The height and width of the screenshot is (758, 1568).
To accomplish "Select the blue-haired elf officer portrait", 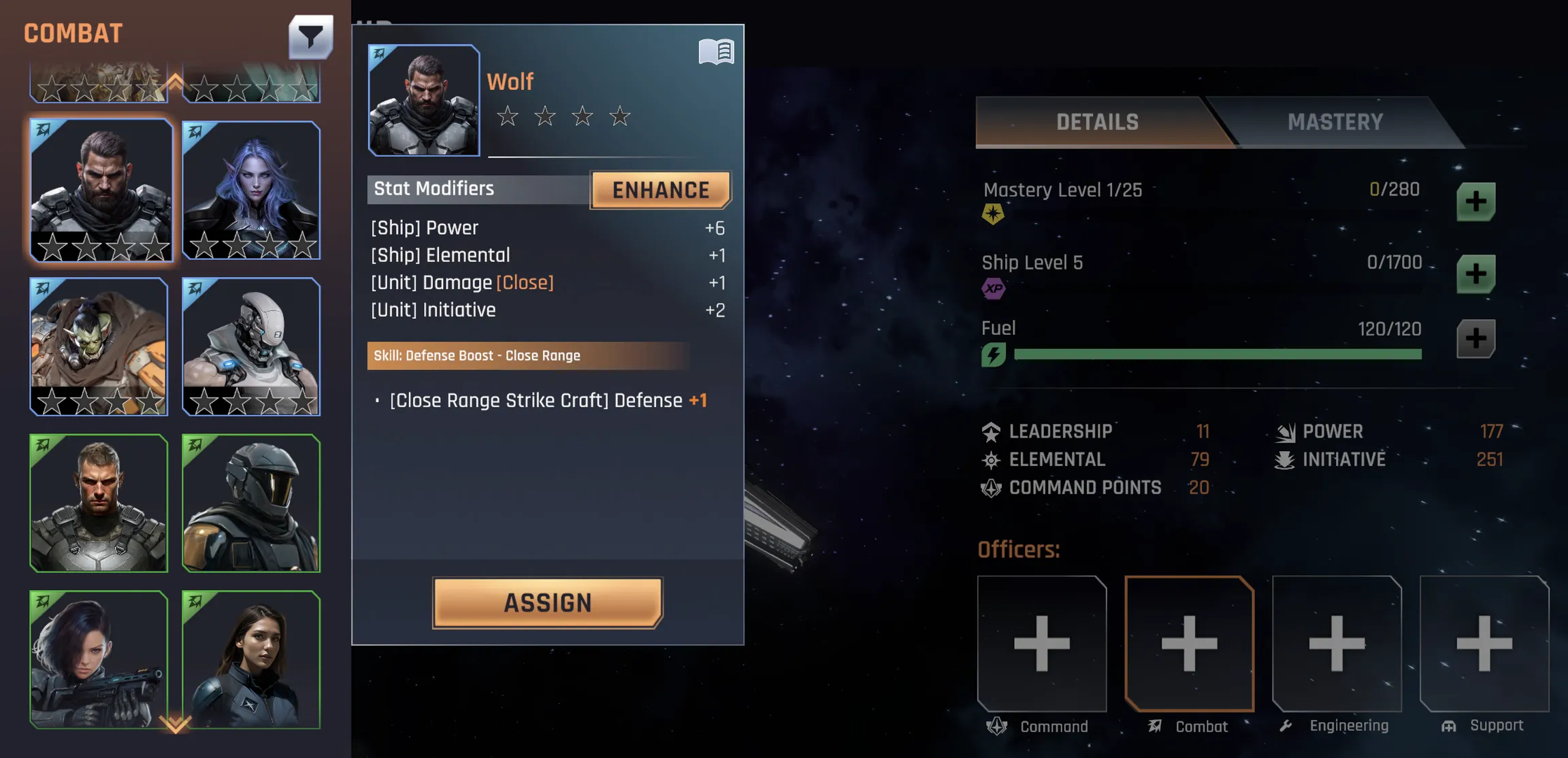I will coord(251,190).
